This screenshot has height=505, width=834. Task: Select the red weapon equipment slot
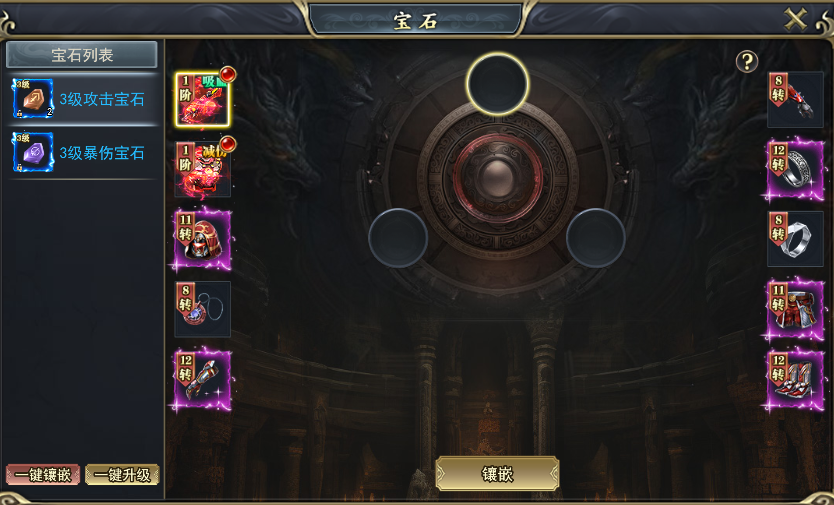(203, 100)
